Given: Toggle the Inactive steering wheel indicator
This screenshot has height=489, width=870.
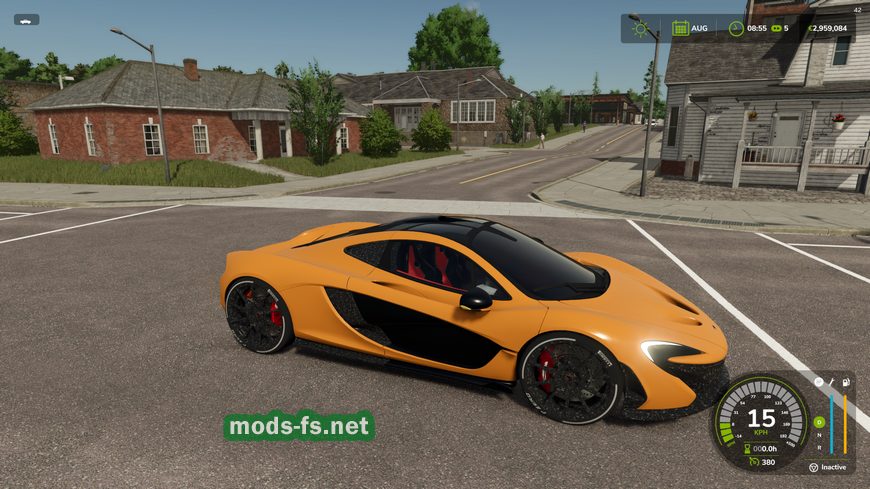Looking at the screenshot, I should click(x=814, y=467).
